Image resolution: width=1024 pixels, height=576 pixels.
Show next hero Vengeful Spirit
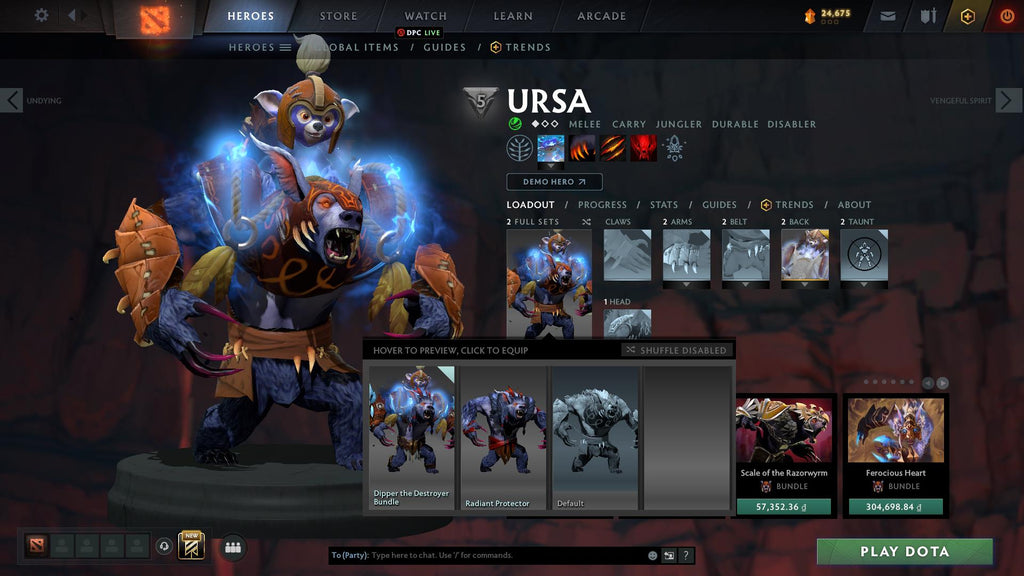coord(1008,100)
